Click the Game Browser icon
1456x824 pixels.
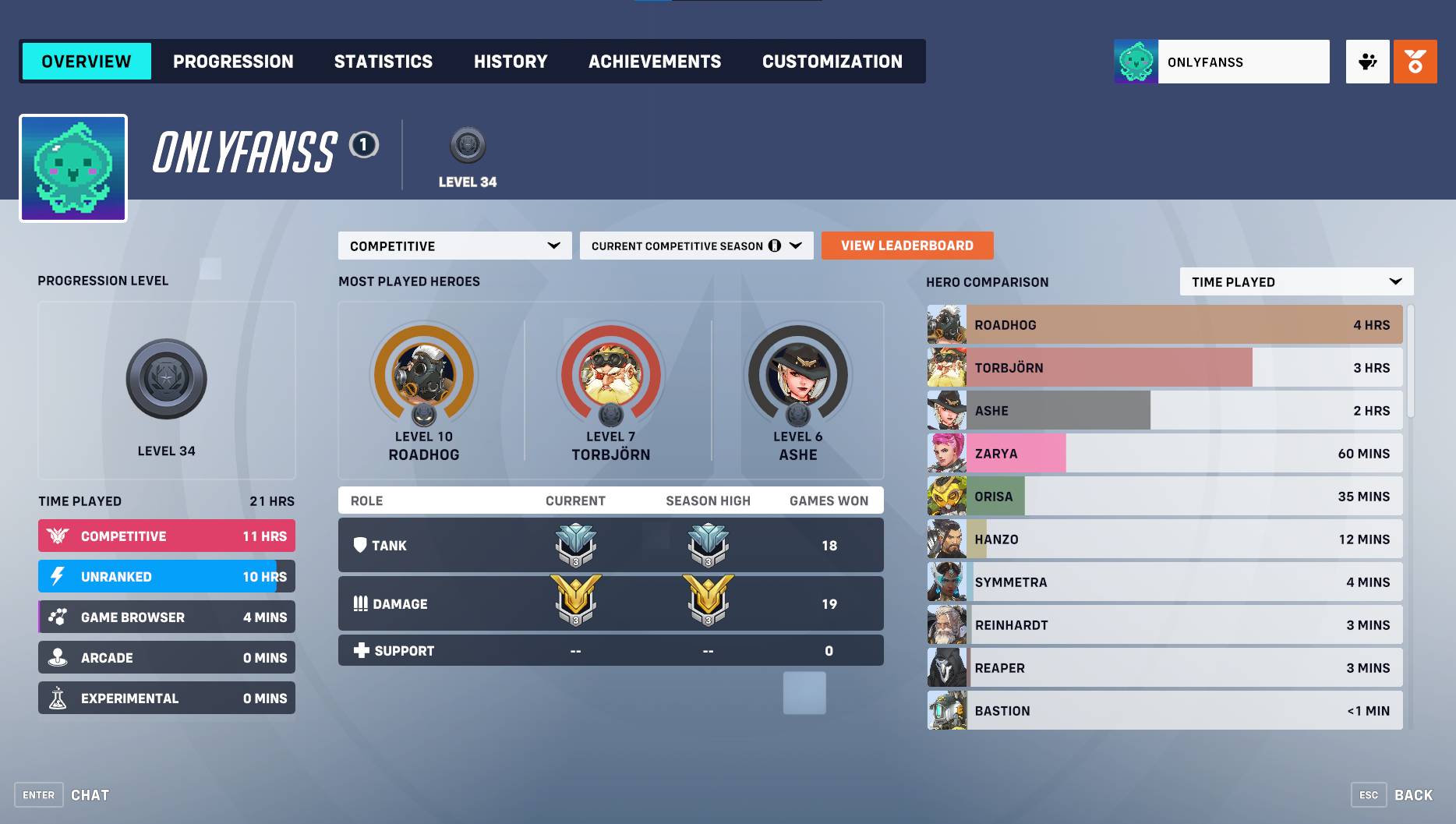point(58,617)
